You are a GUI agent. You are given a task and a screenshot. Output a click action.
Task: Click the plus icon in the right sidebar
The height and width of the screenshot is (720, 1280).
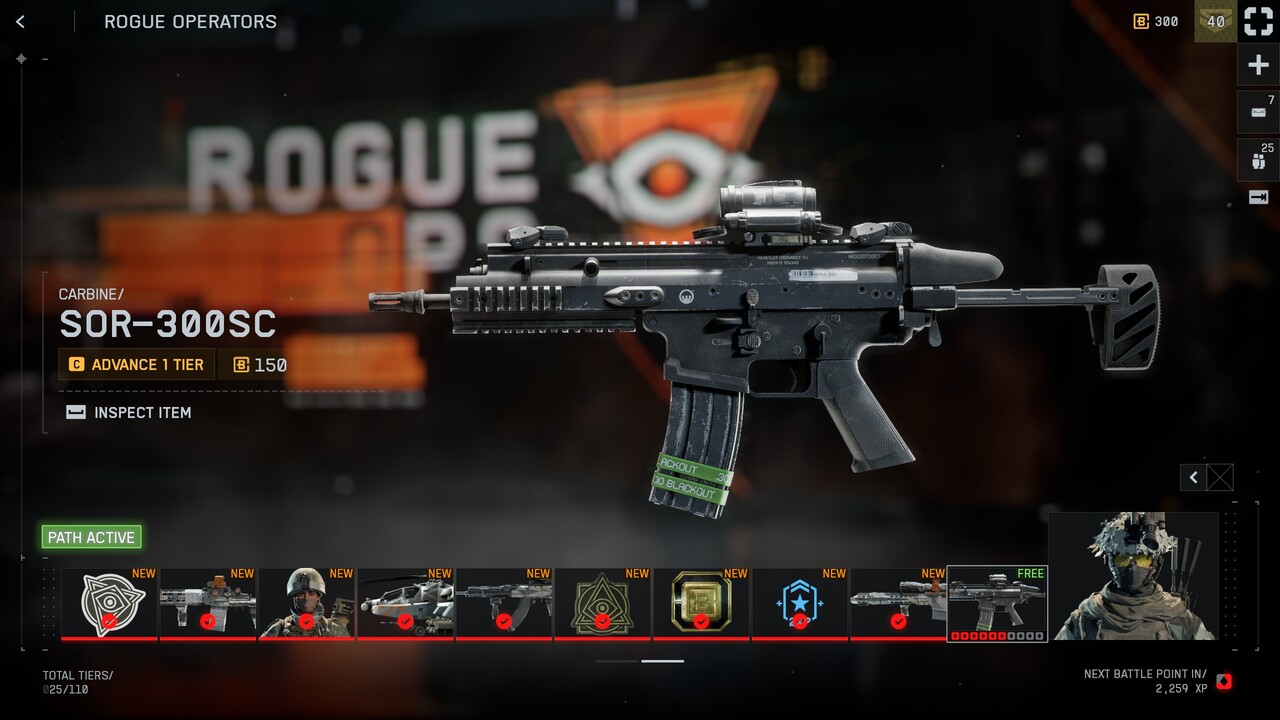(1257, 64)
